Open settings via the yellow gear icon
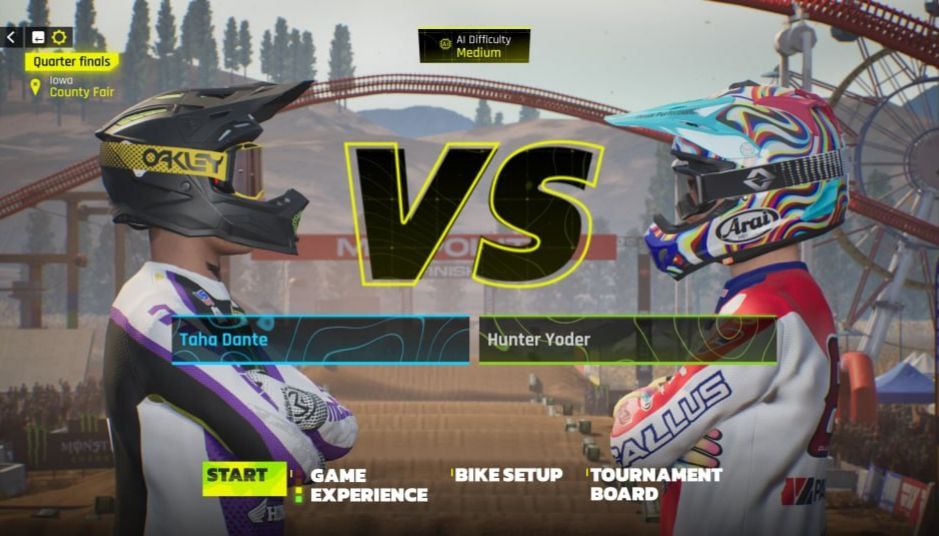This screenshot has height=536, width=939. tap(59, 37)
